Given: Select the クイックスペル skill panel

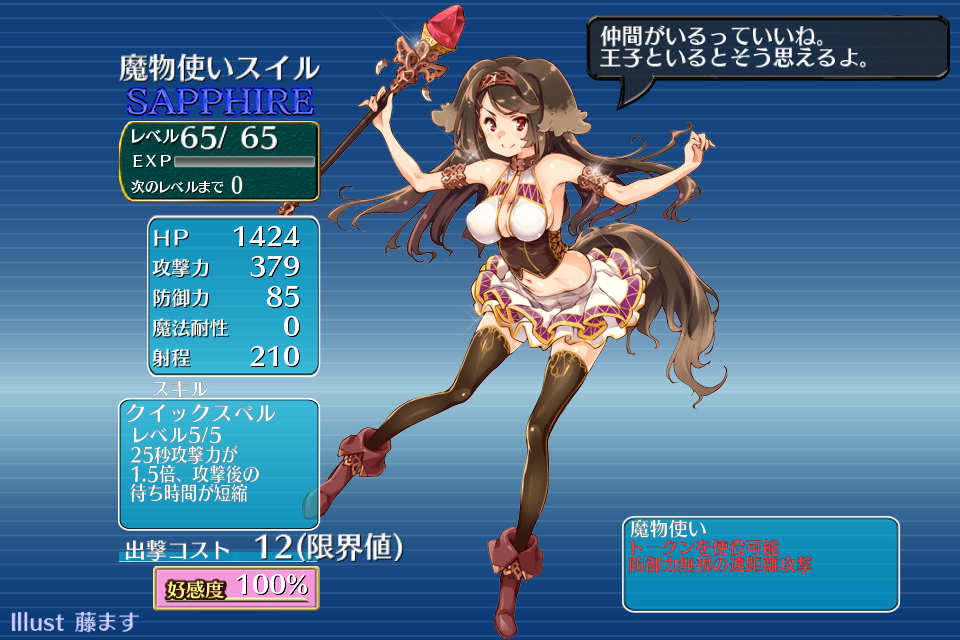Looking at the screenshot, I should click(219, 463).
